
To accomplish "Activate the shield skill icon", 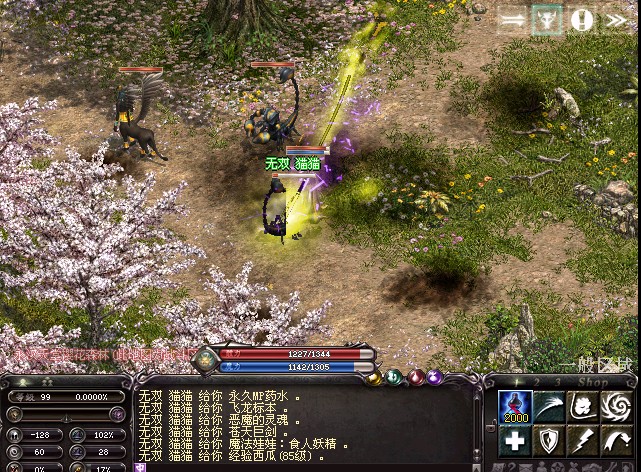I will click(547, 440).
